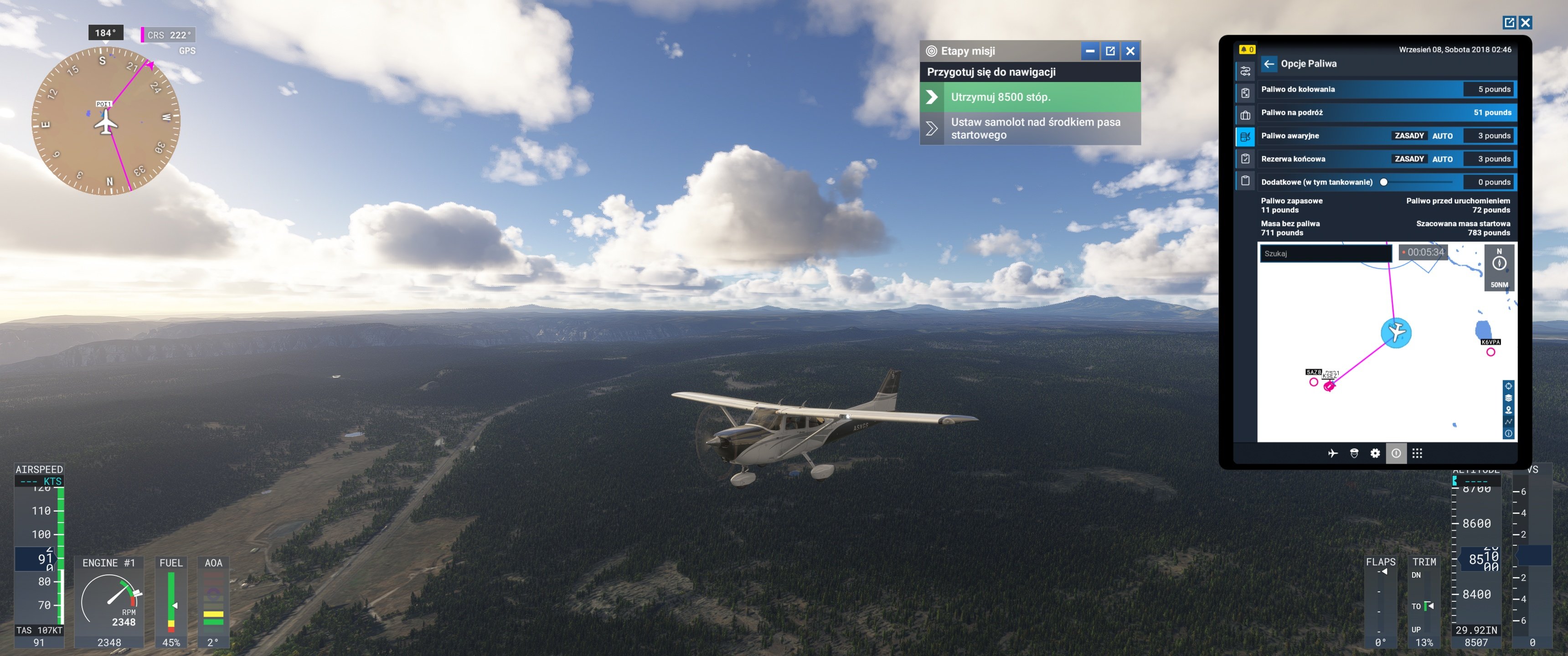Switch to the airplane tab on tablet
This screenshot has height=656, width=1568.
coord(1332,453)
